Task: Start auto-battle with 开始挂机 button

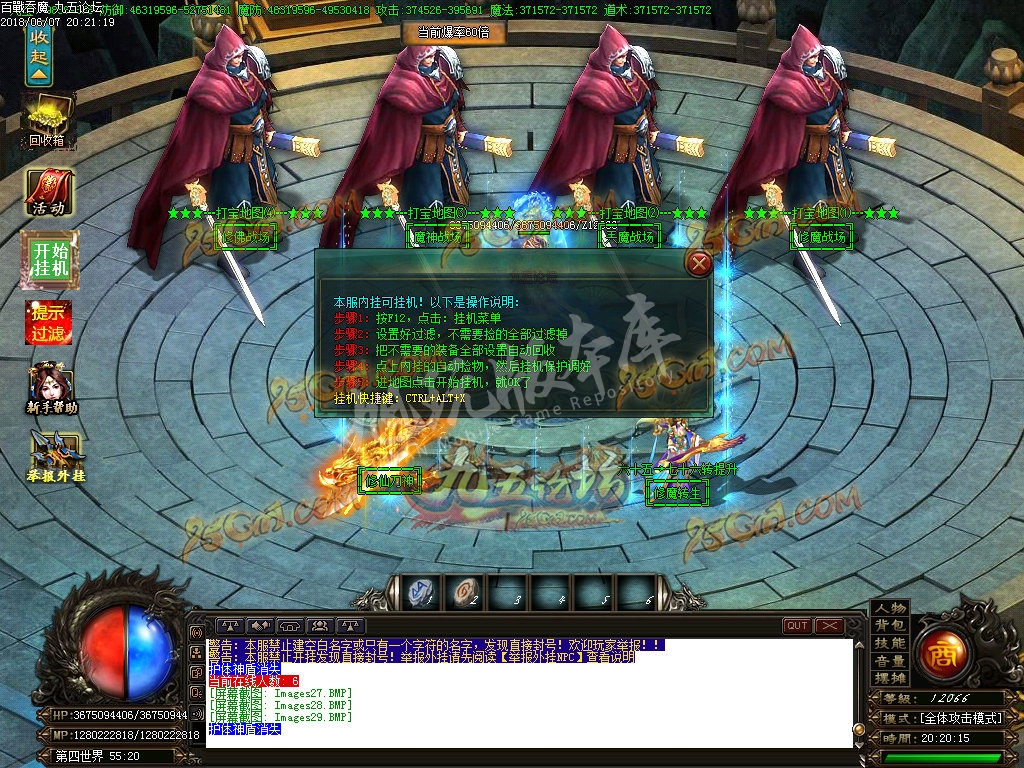Action: 48,259
